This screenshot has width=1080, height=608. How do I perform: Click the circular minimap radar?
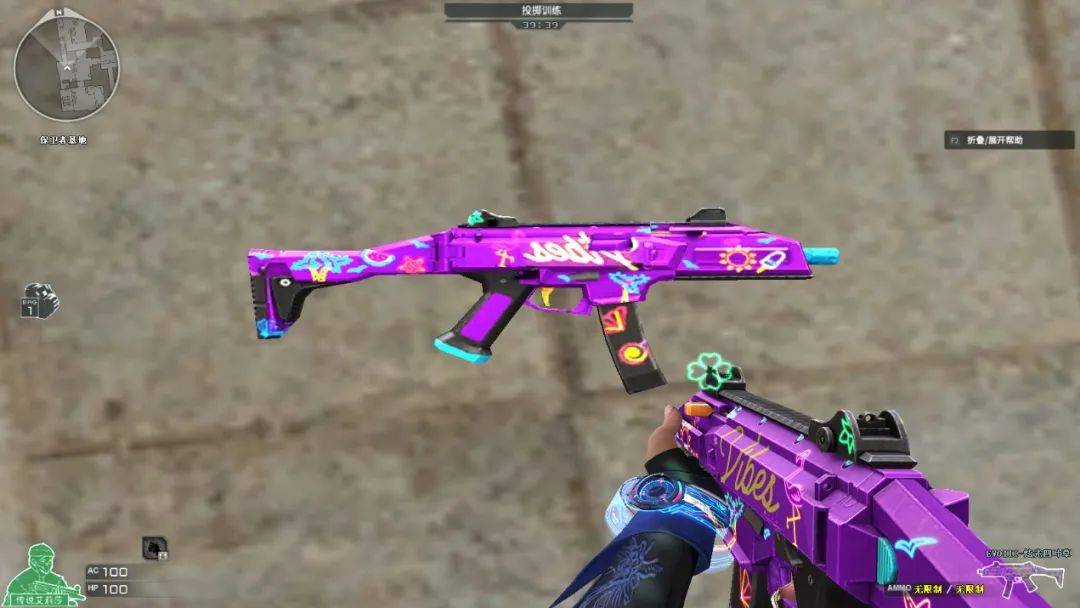[x=66, y=66]
